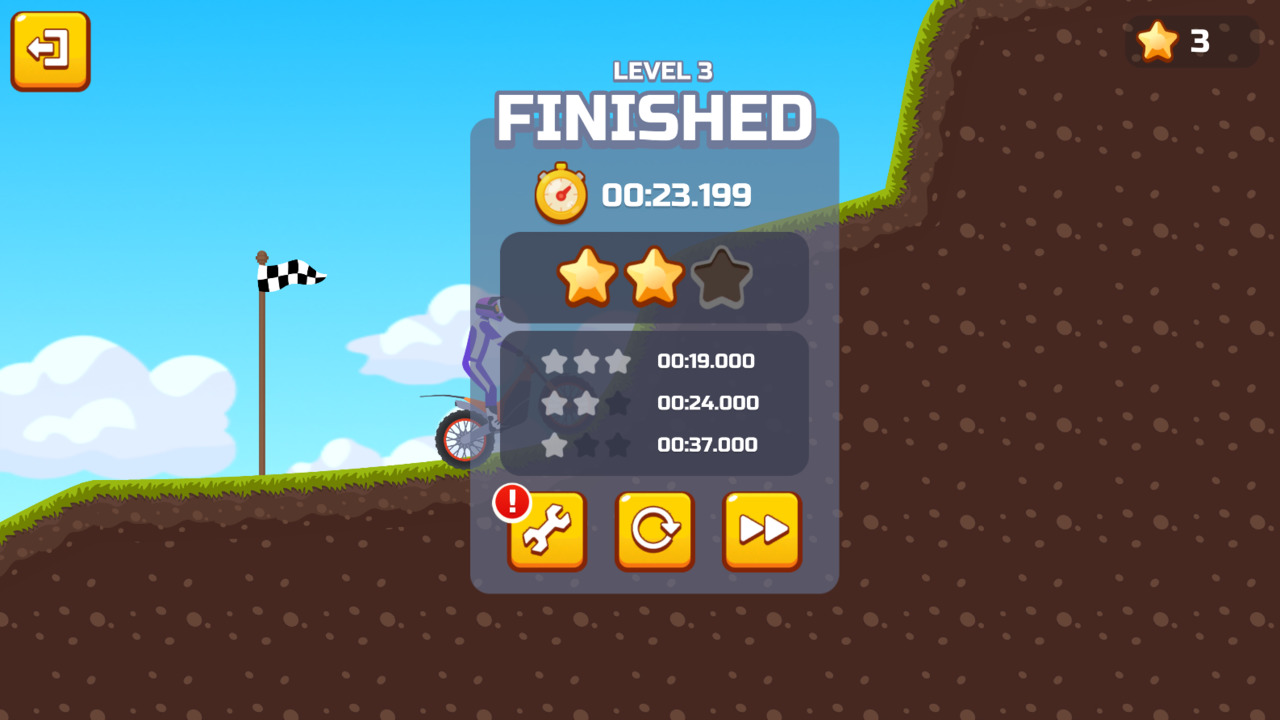1280x720 pixels.
Task: Select the stopwatch icon beside the time
Action: coord(560,192)
